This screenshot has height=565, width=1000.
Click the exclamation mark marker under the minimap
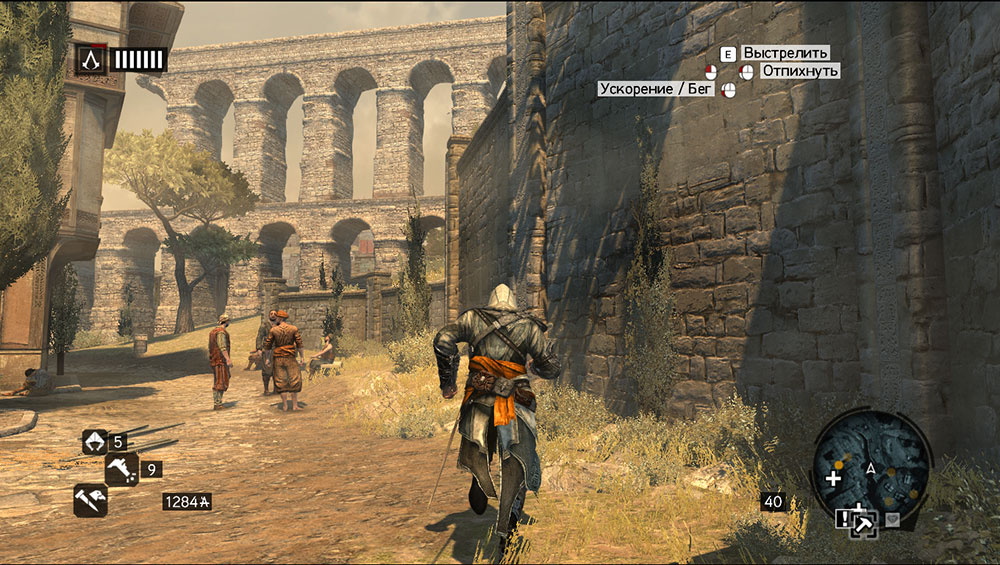[x=845, y=518]
